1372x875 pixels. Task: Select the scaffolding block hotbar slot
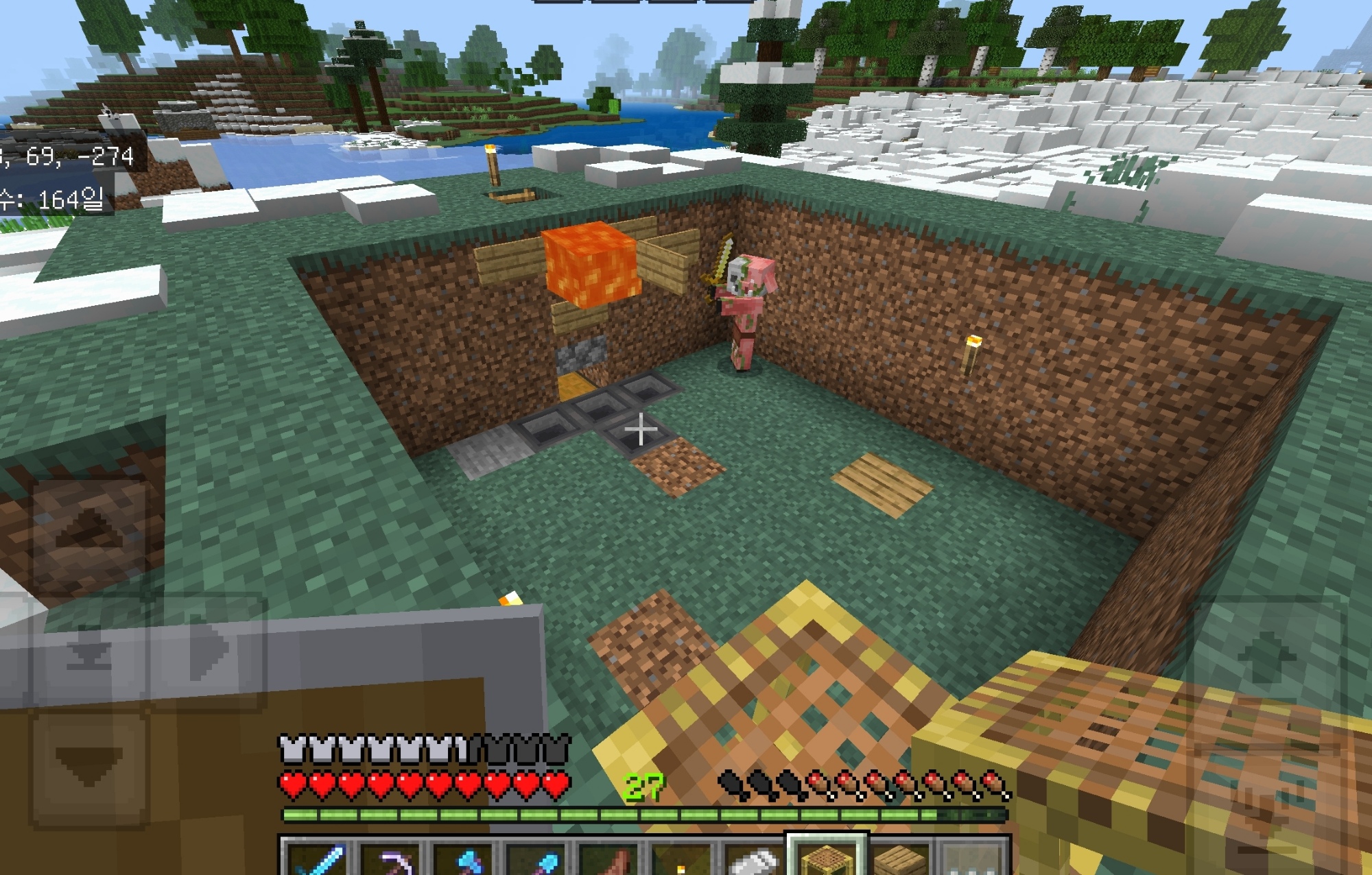click(x=827, y=857)
